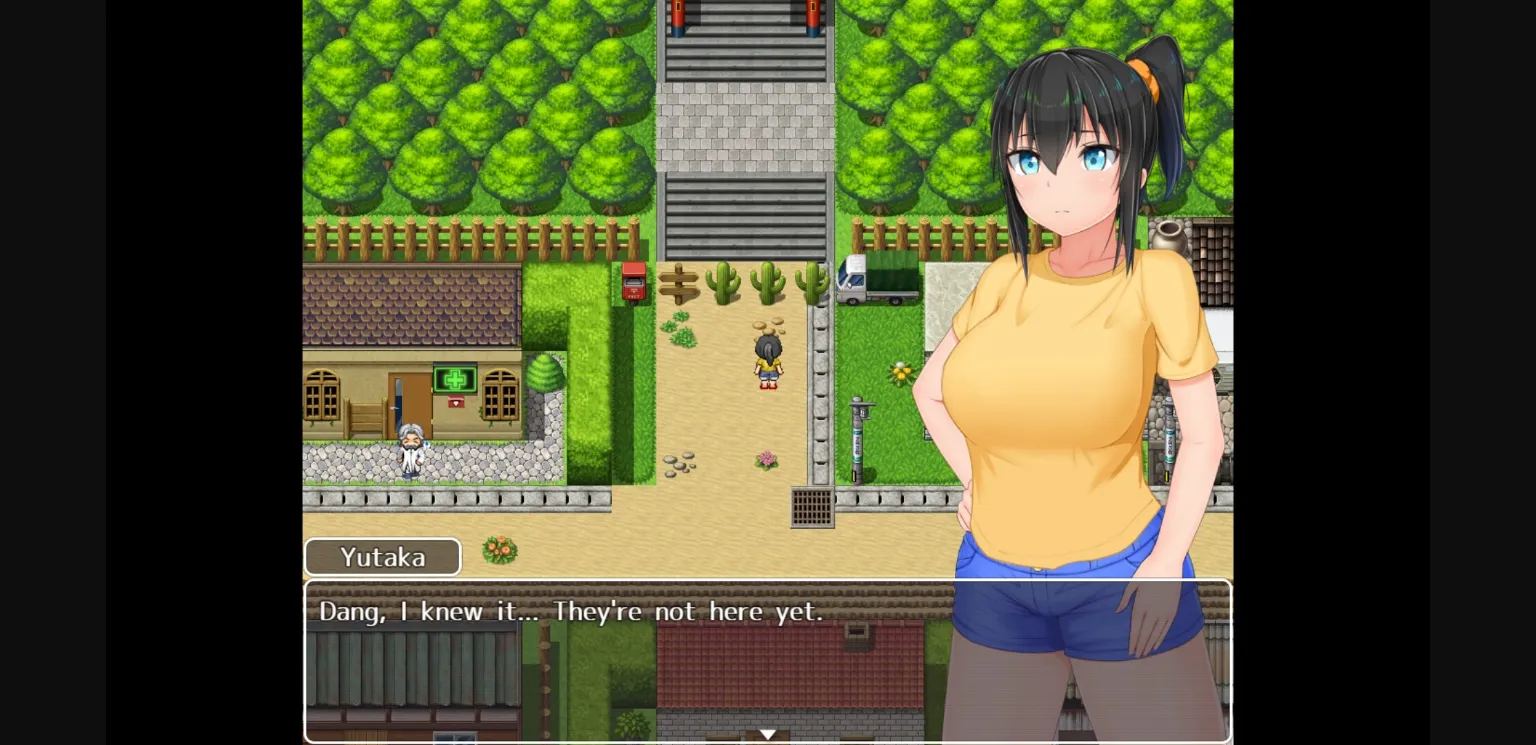Click the cactus beside the signpost

click(723, 285)
